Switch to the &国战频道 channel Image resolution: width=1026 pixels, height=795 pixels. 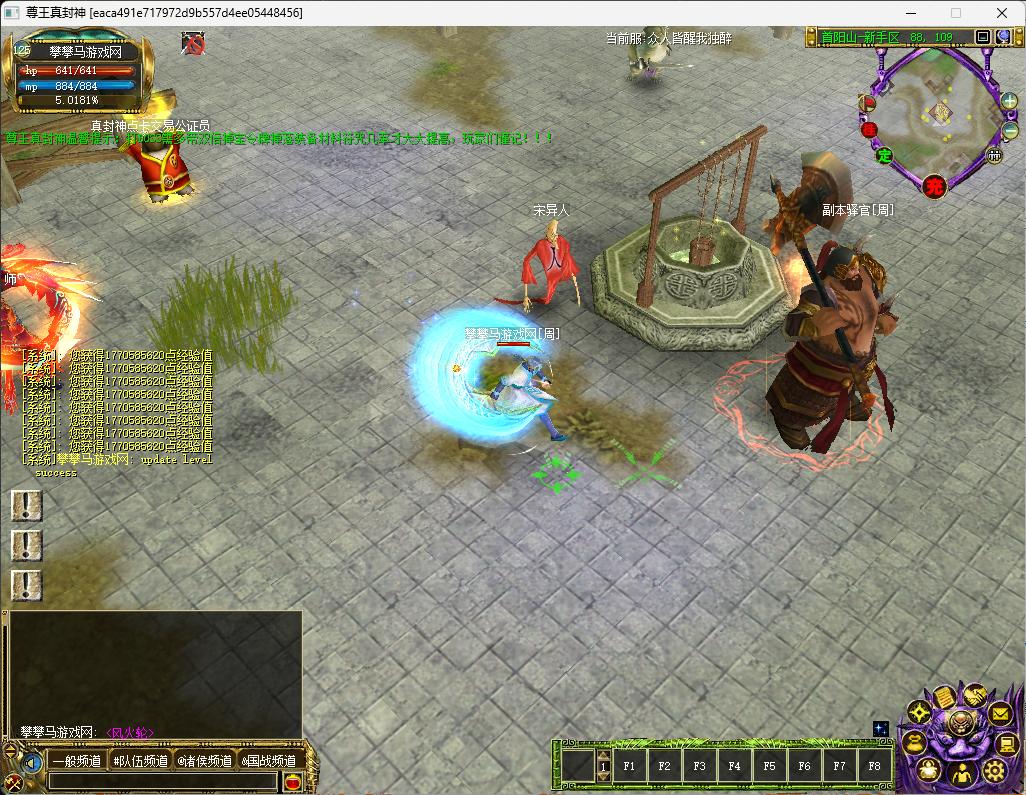point(269,761)
